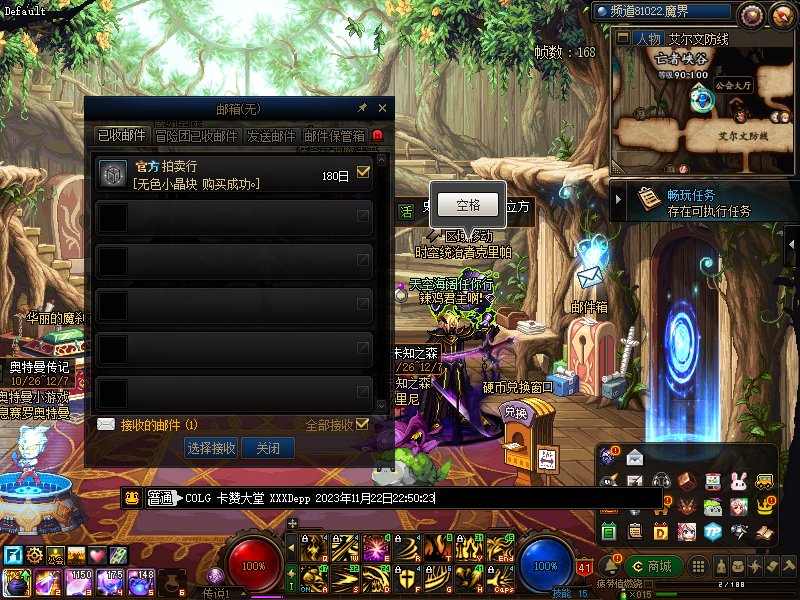
Task: Switch to the 已收邮件 tab
Action: (x=121, y=136)
